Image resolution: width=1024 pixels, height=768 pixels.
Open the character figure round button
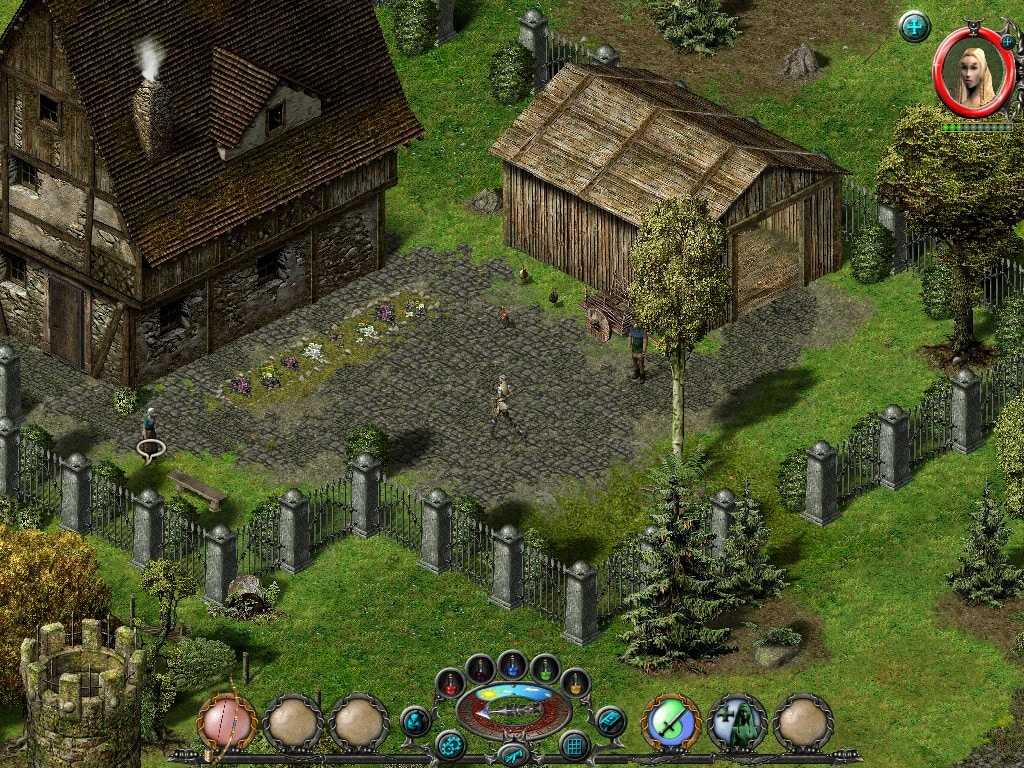(x=415, y=721)
